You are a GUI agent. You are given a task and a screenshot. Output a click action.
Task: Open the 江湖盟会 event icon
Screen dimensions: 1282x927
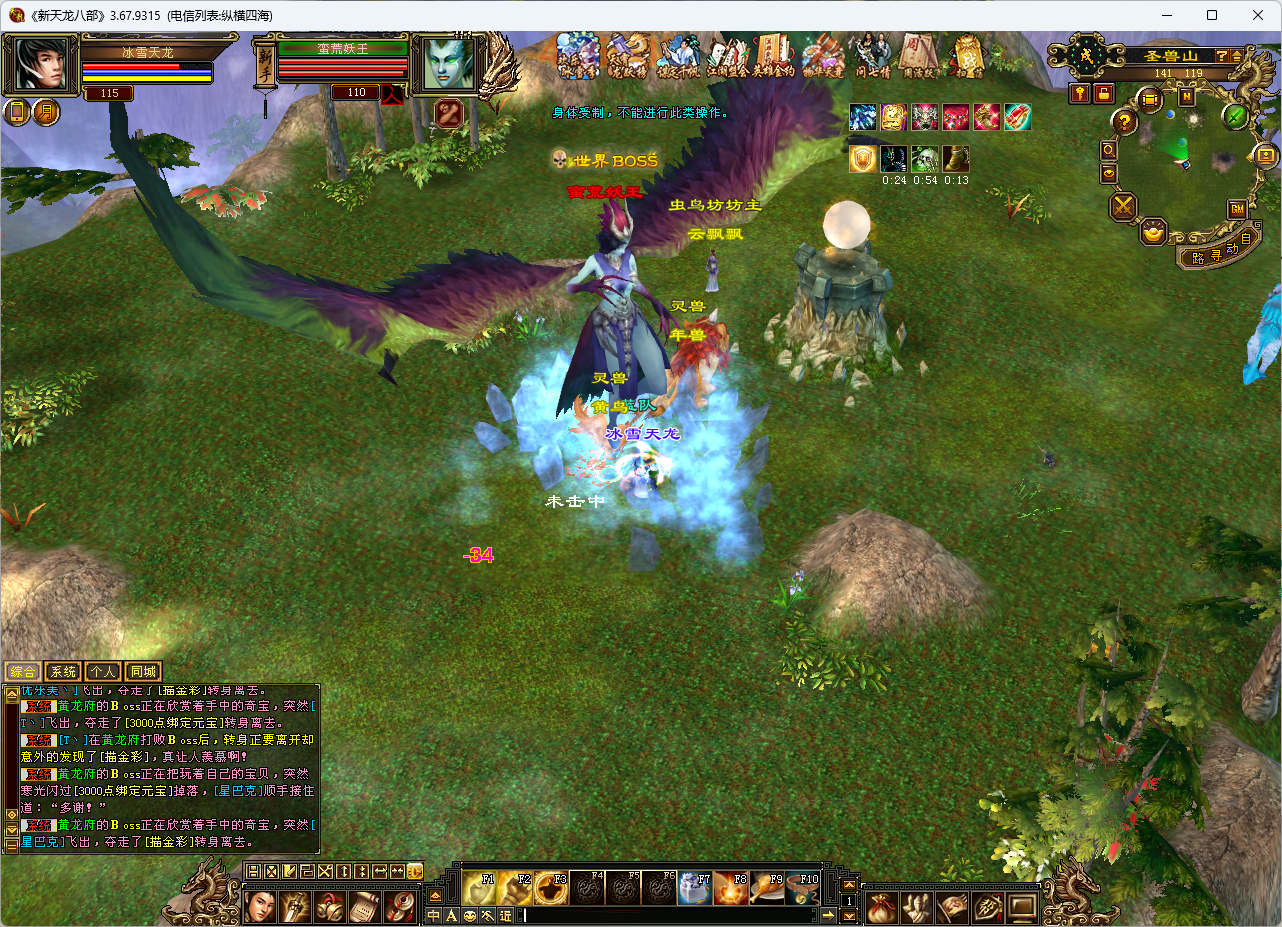pyautogui.click(x=729, y=55)
